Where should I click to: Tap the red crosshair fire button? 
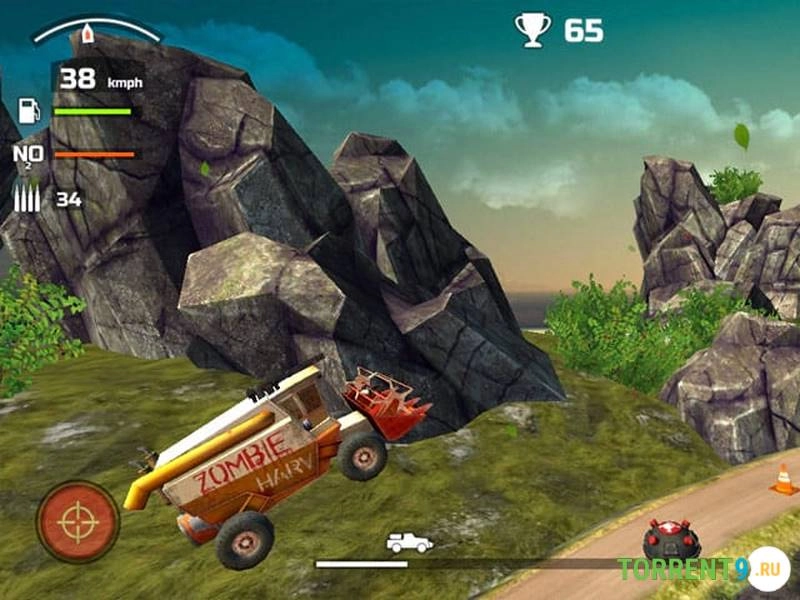[77, 521]
